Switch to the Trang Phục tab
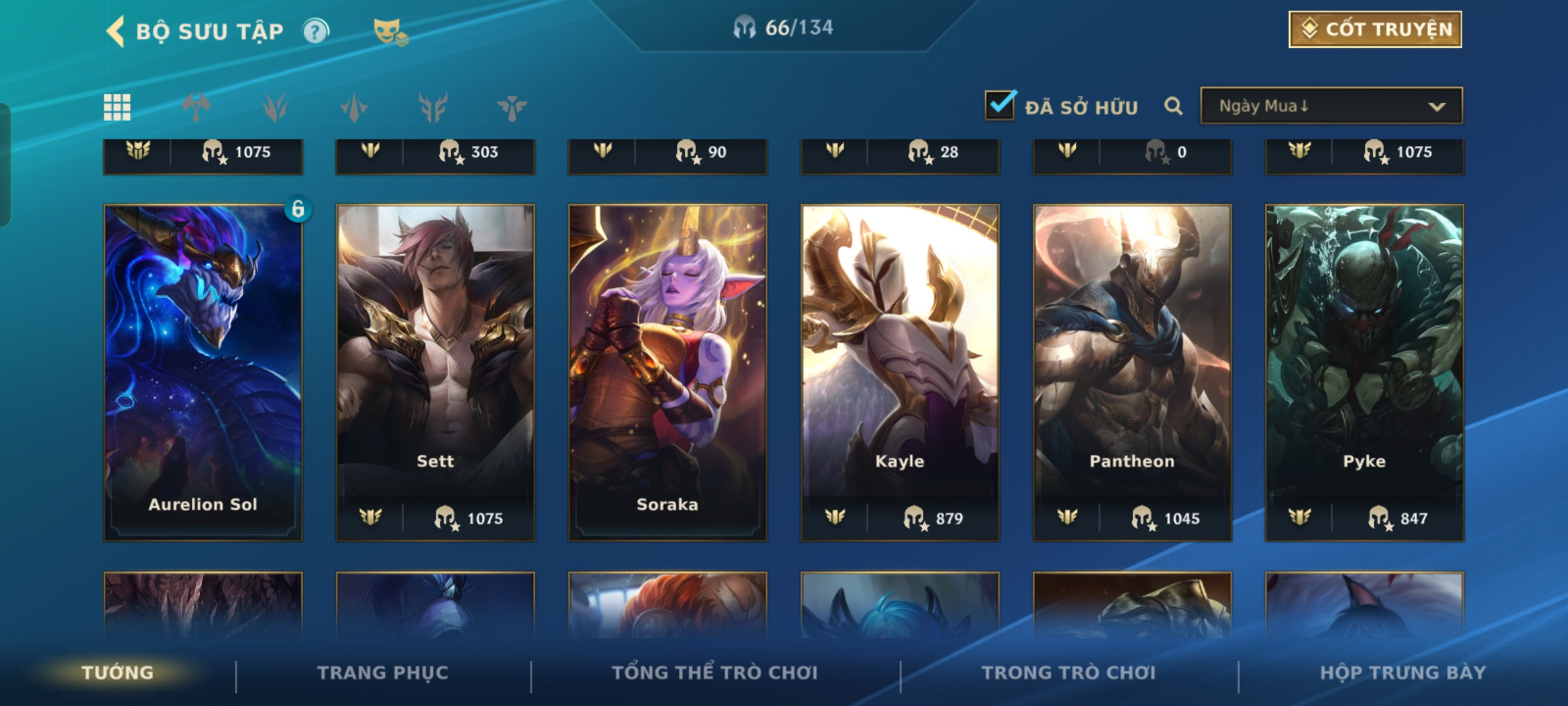The image size is (1568, 706). click(383, 673)
